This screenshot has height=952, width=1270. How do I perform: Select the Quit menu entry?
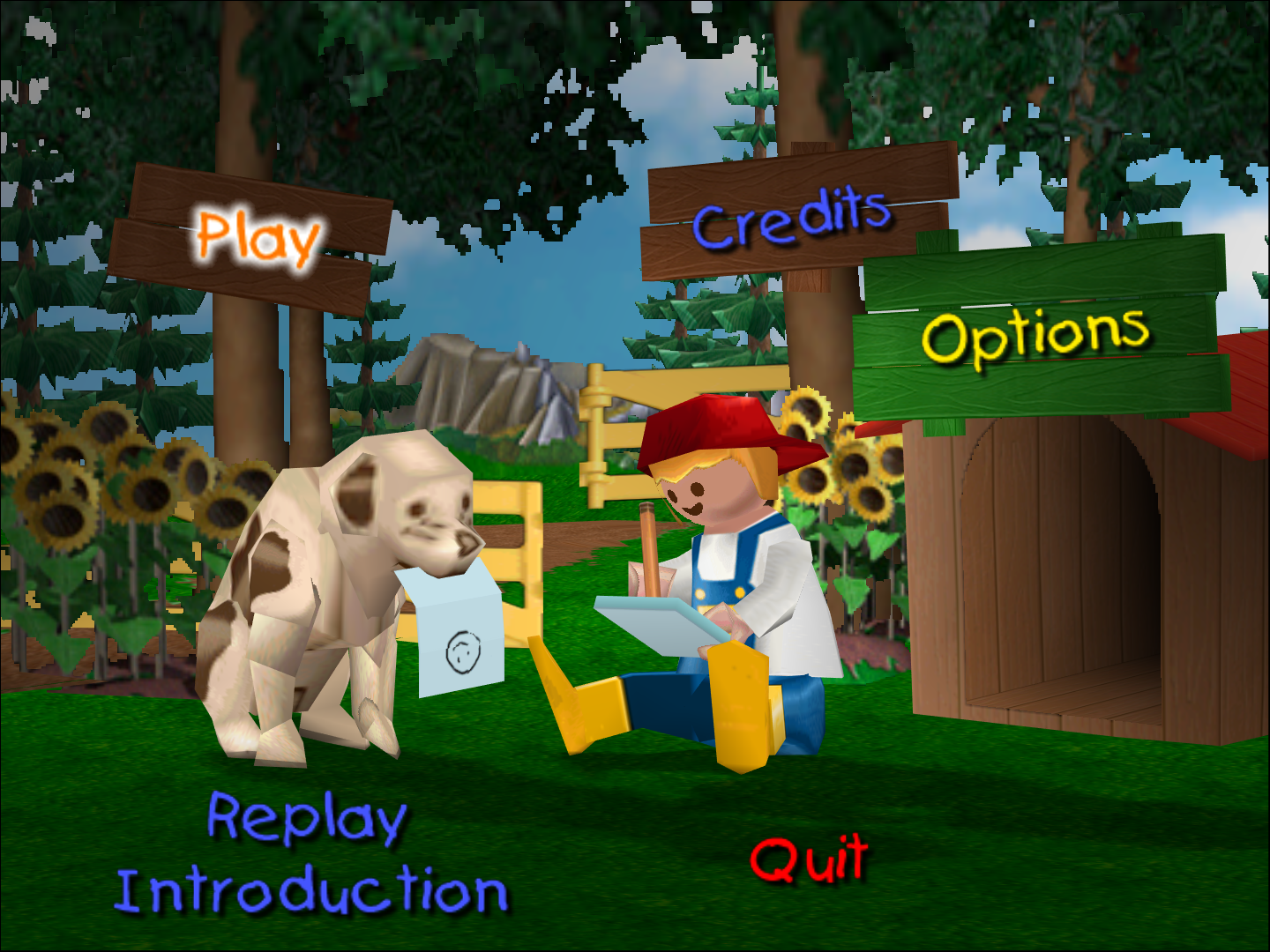(807, 859)
